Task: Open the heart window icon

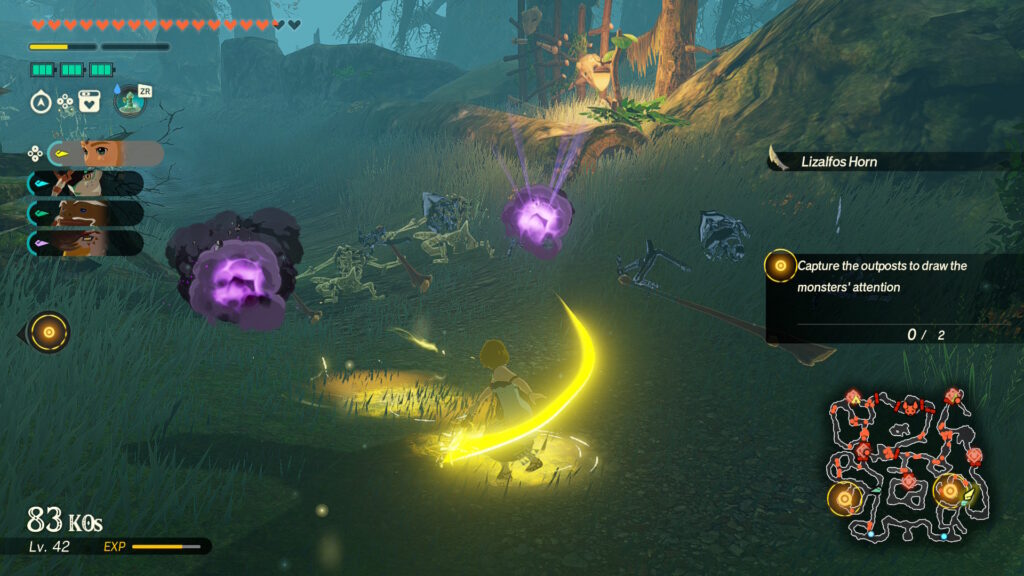Action: pyautogui.click(x=89, y=101)
